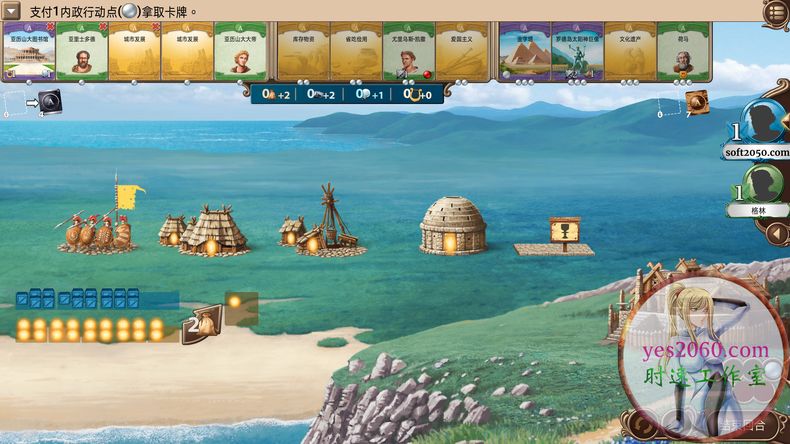This screenshot has width=790, height=444.
Task: Pick the 荷马 leader card
Action: click(684, 52)
